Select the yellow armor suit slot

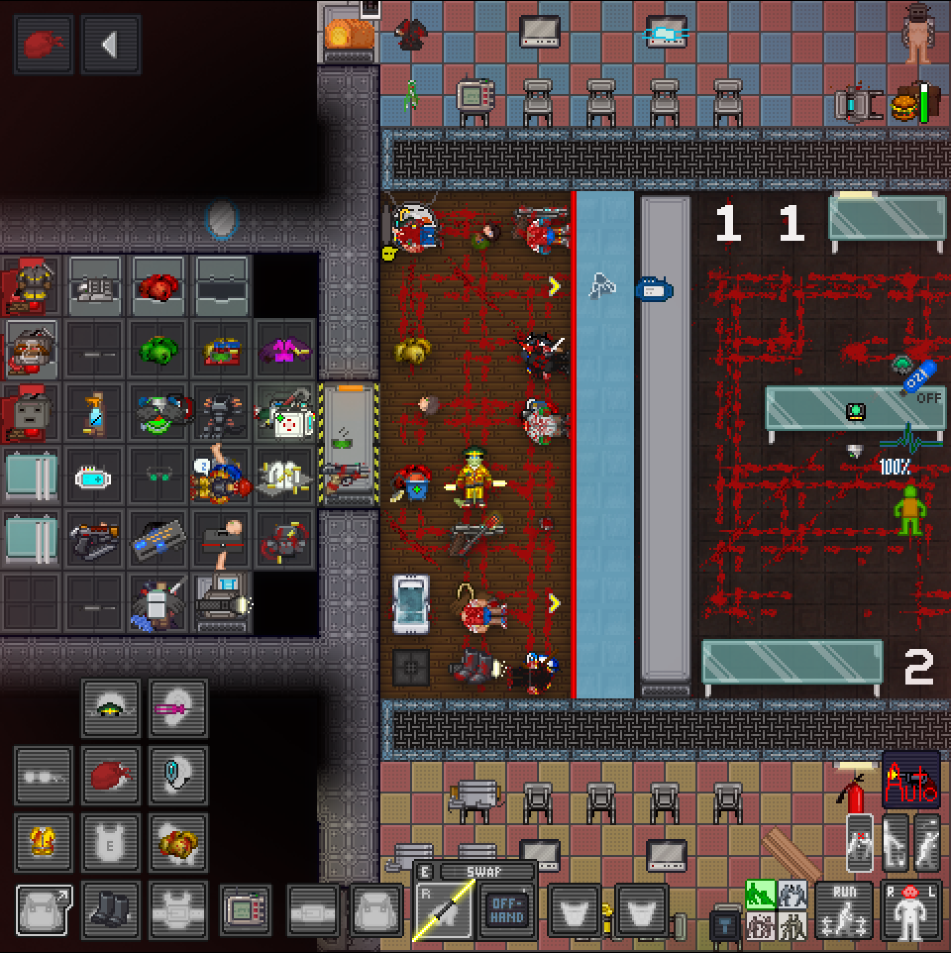pos(43,842)
